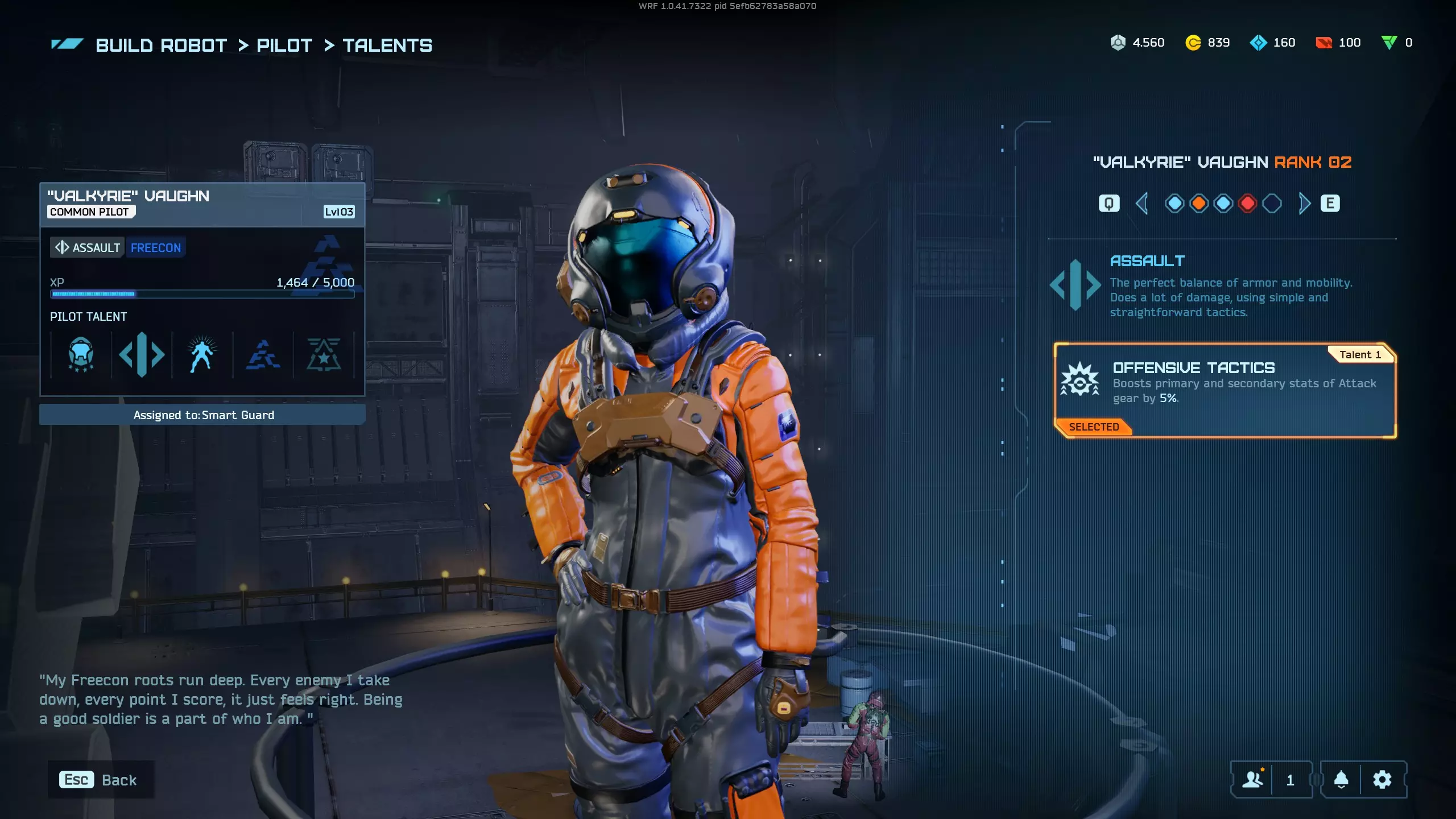Click the blue diamond currency icon
The image size is (1456, 819).
pos(1258,43)
